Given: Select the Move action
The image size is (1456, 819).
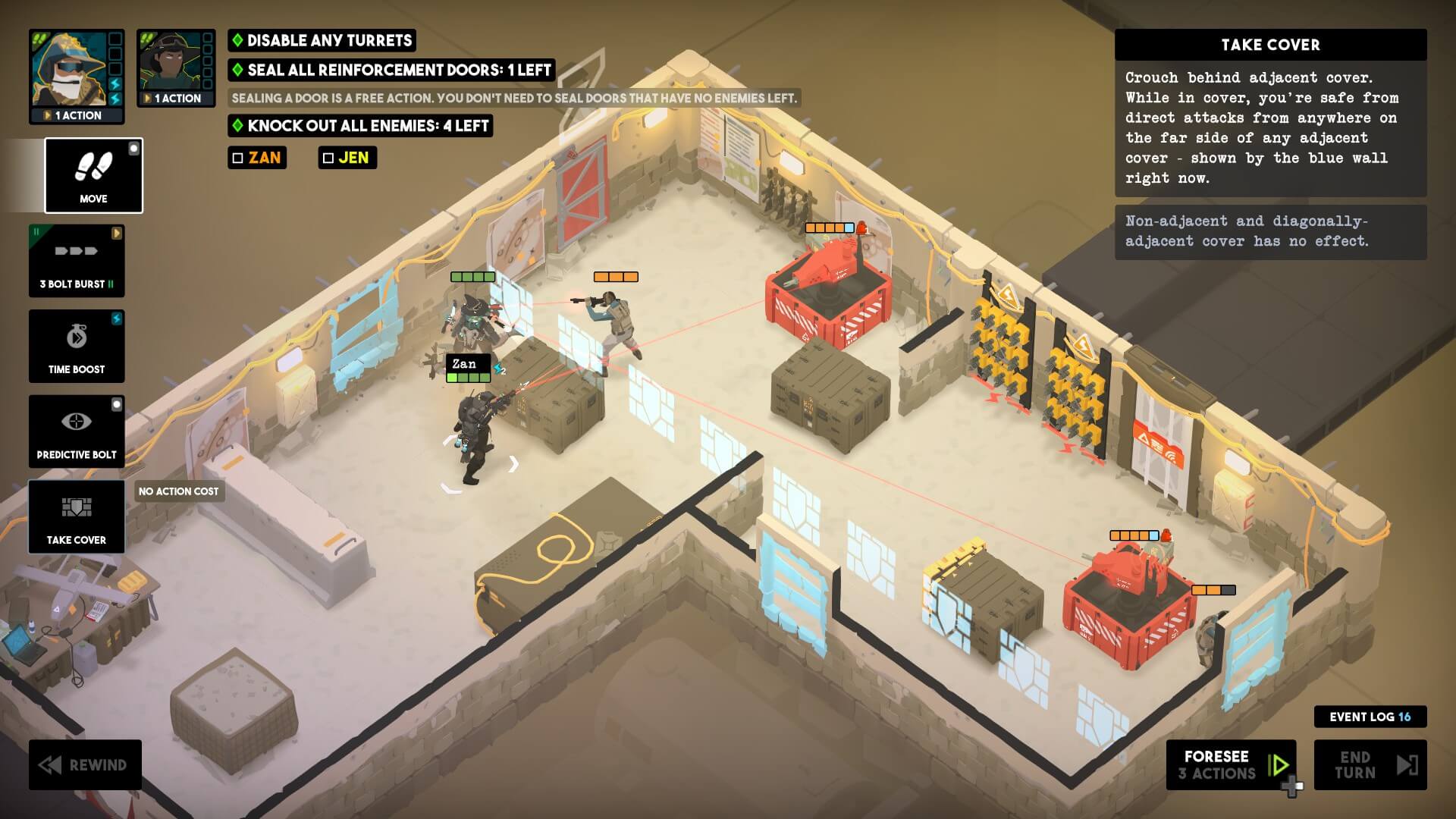Looking at the screenshot, I should tap(93, 176).
